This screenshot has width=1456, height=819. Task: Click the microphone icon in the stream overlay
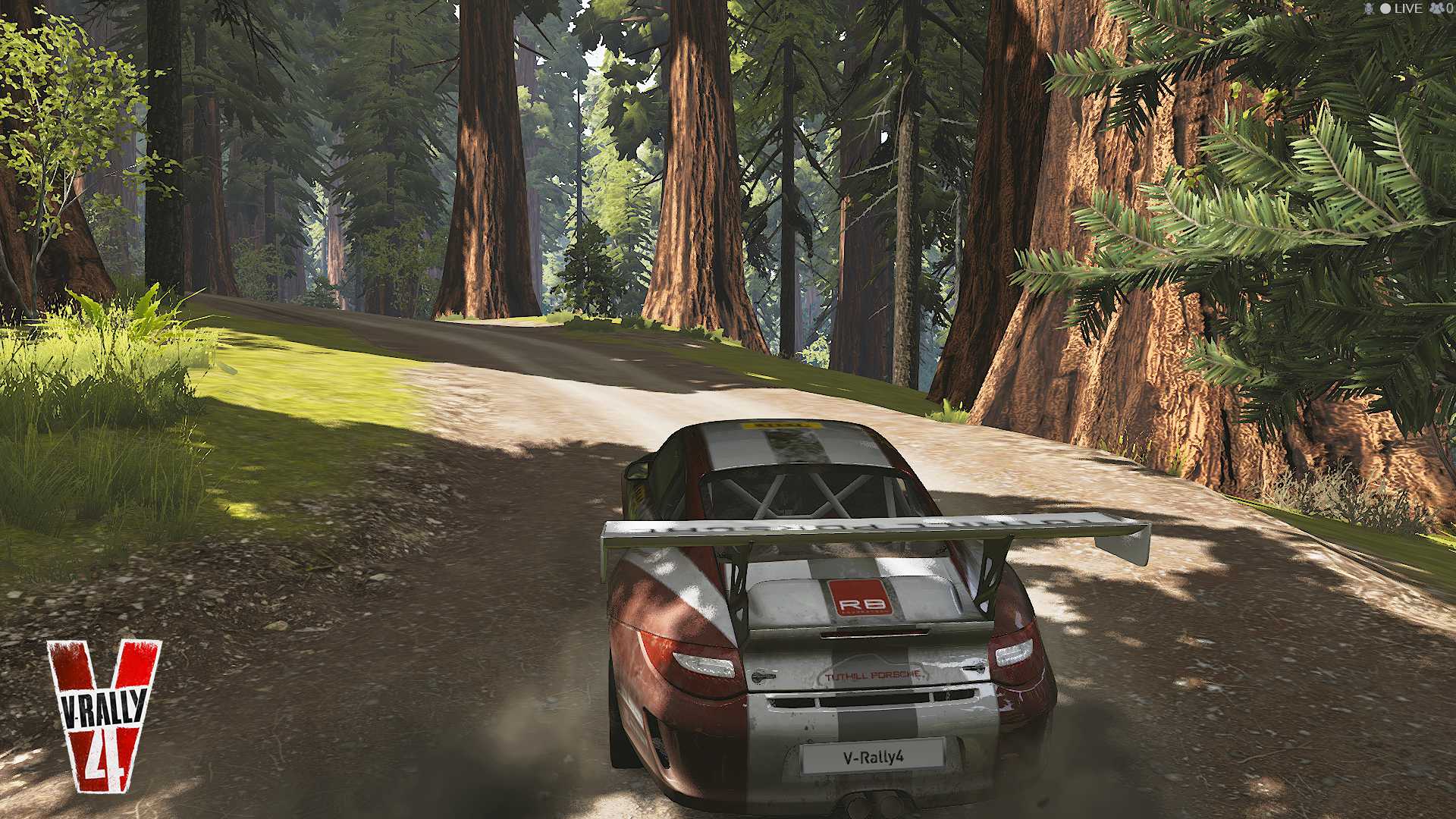1369,8
